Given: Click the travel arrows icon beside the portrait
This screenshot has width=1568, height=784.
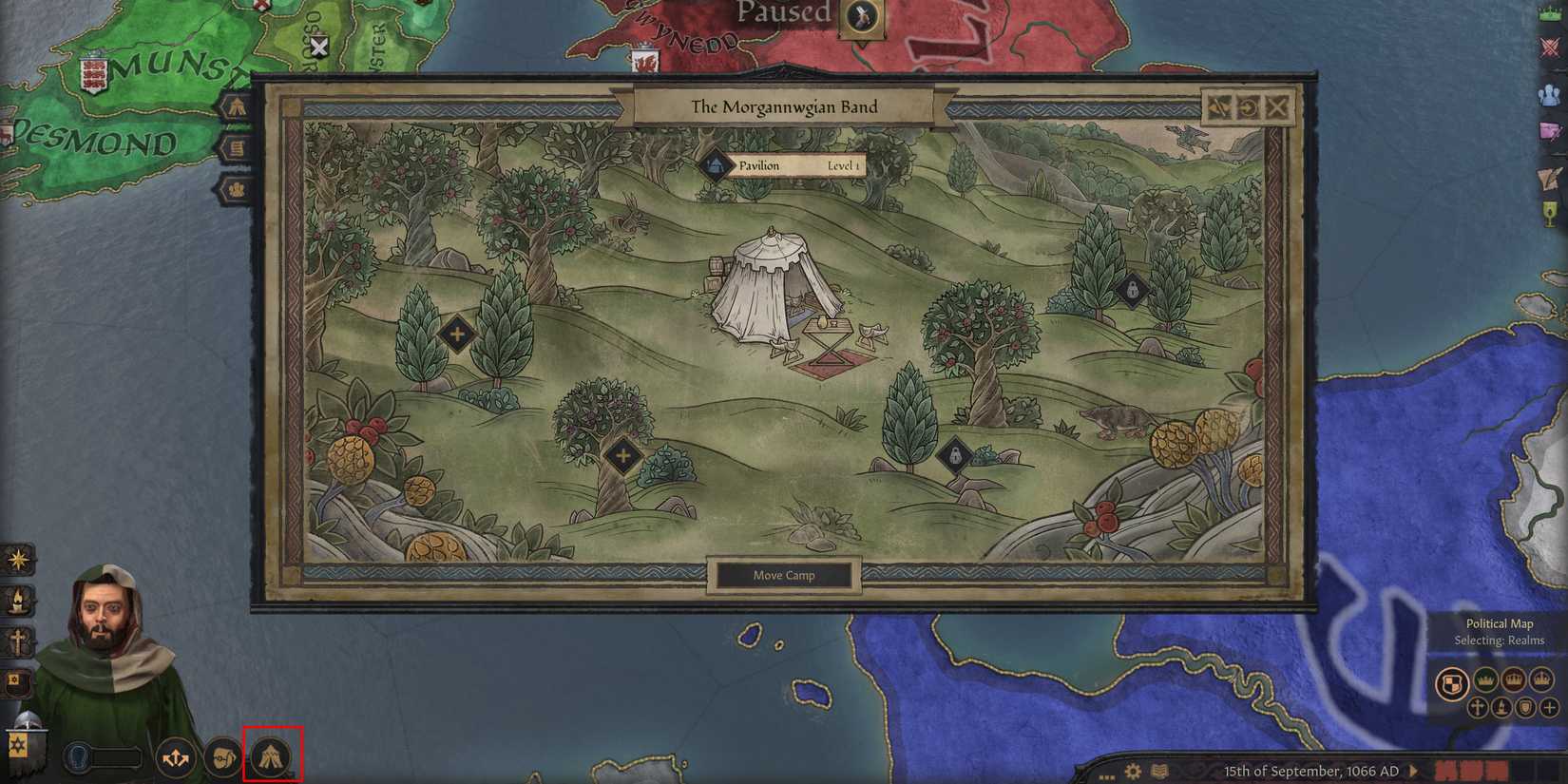Looking at the screenshot, I should pos(175,756).
